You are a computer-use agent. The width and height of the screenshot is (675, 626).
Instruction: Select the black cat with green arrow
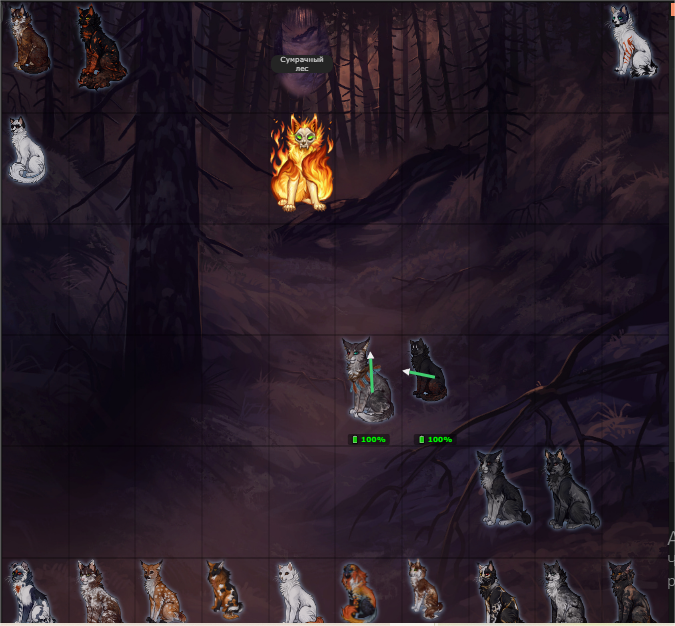click(x=428, y=370)
